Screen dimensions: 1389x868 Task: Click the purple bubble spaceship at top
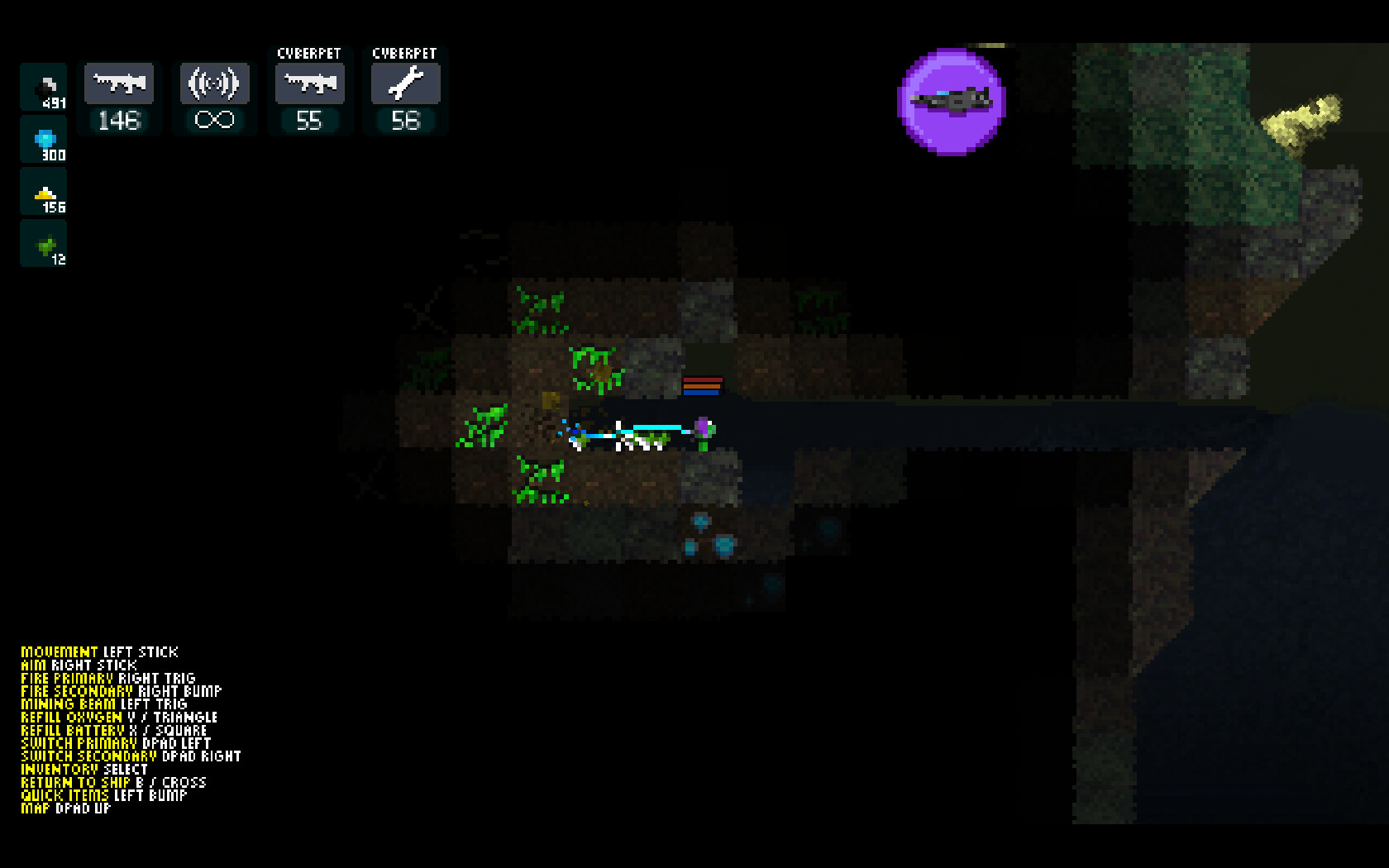(x=951, y=102)
